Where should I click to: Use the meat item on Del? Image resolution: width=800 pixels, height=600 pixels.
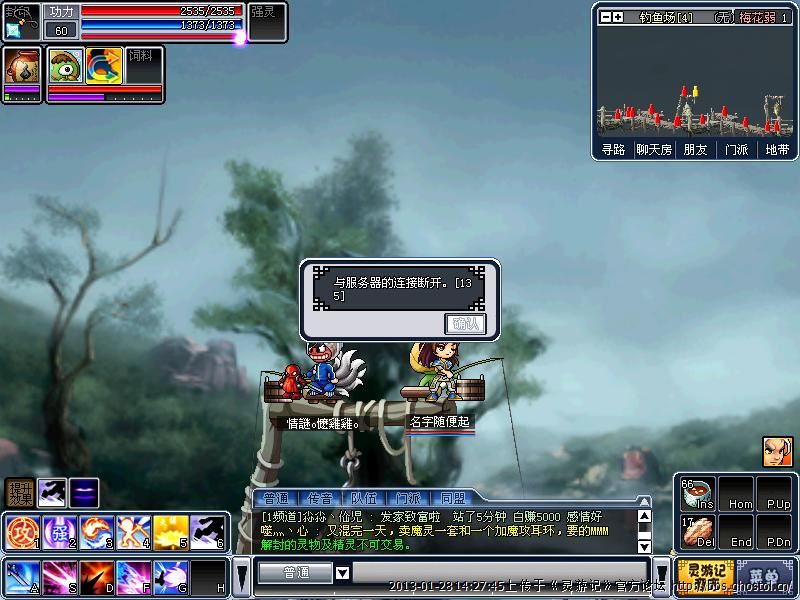pyautogui.click(x=696, y=531)
